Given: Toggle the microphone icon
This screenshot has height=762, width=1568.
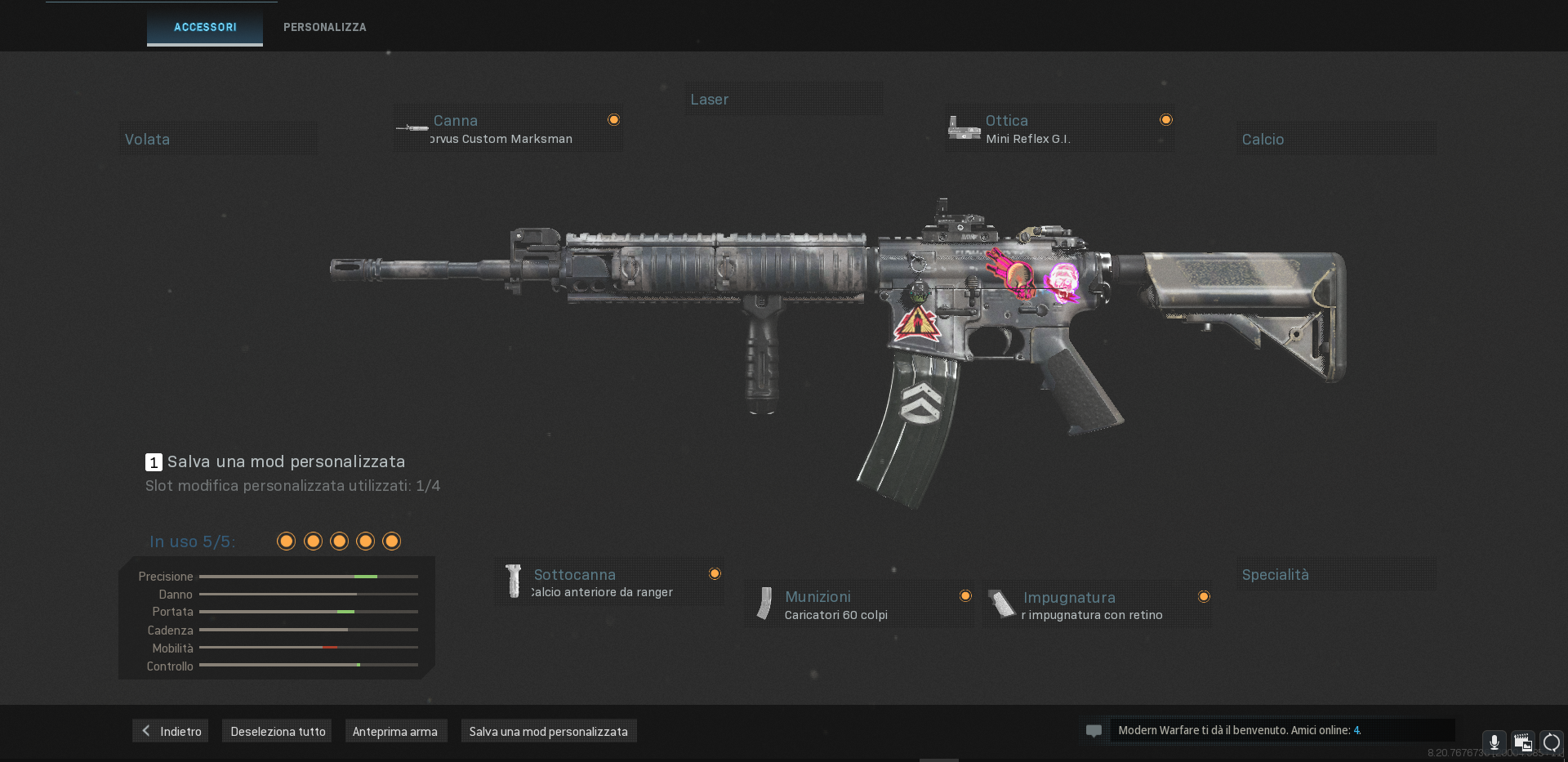Looking at the screenshot, I should coord(1494,742).
